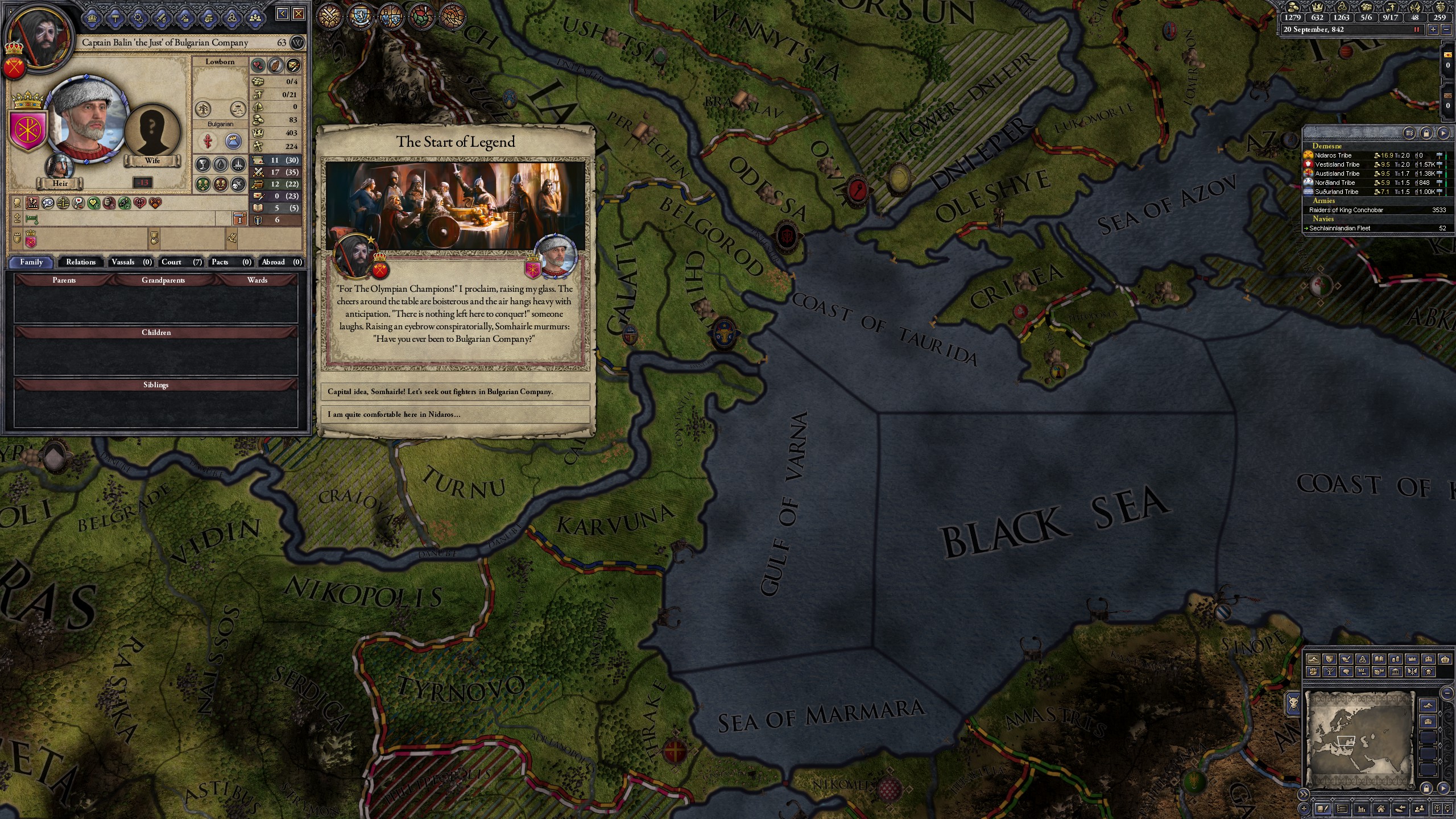The image size is (1456, 819).
Task: Toggle the outliner lock icon
Action: point(1426,133)
